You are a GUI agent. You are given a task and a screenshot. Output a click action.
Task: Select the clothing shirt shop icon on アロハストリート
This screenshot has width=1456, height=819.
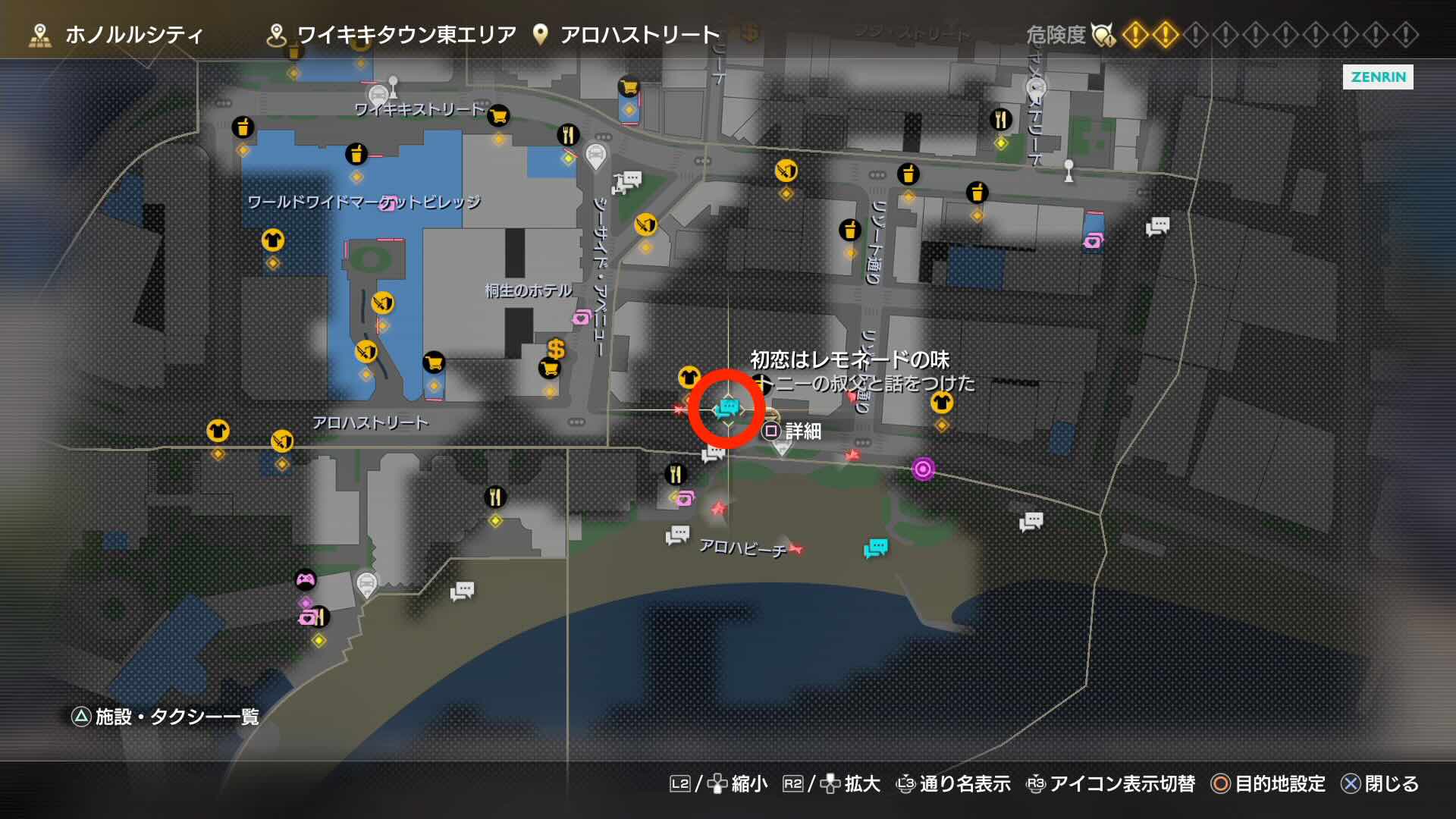tap(218, 431)
